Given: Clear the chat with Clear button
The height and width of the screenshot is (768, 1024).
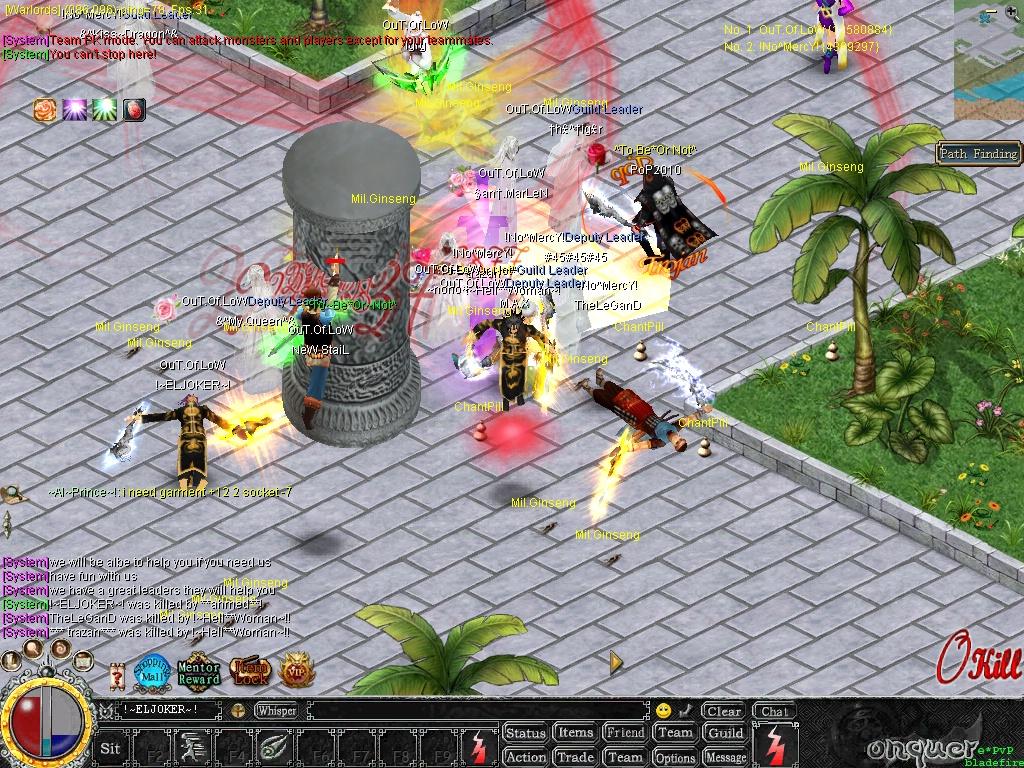Looking at the screenshot, I should (723, 711).
